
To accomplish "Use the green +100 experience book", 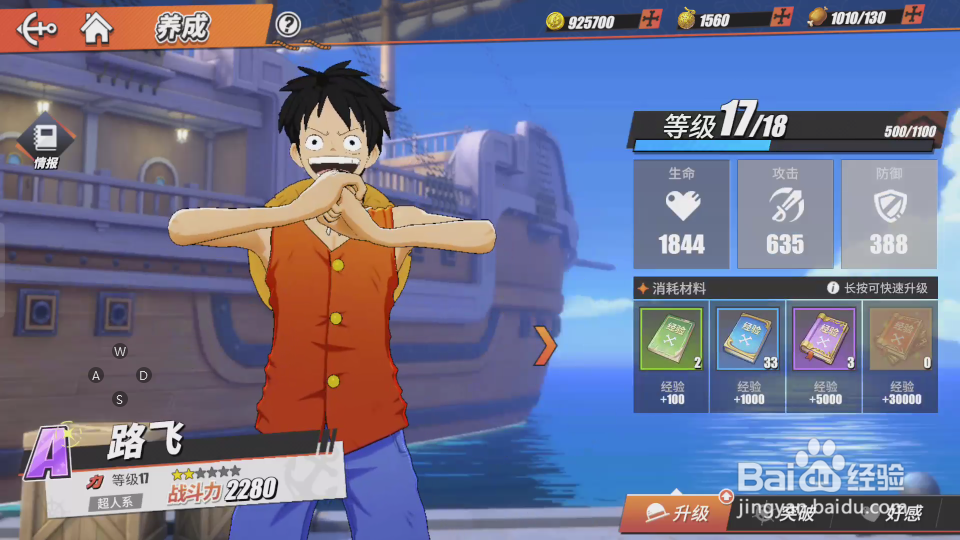I will point(671,342).
